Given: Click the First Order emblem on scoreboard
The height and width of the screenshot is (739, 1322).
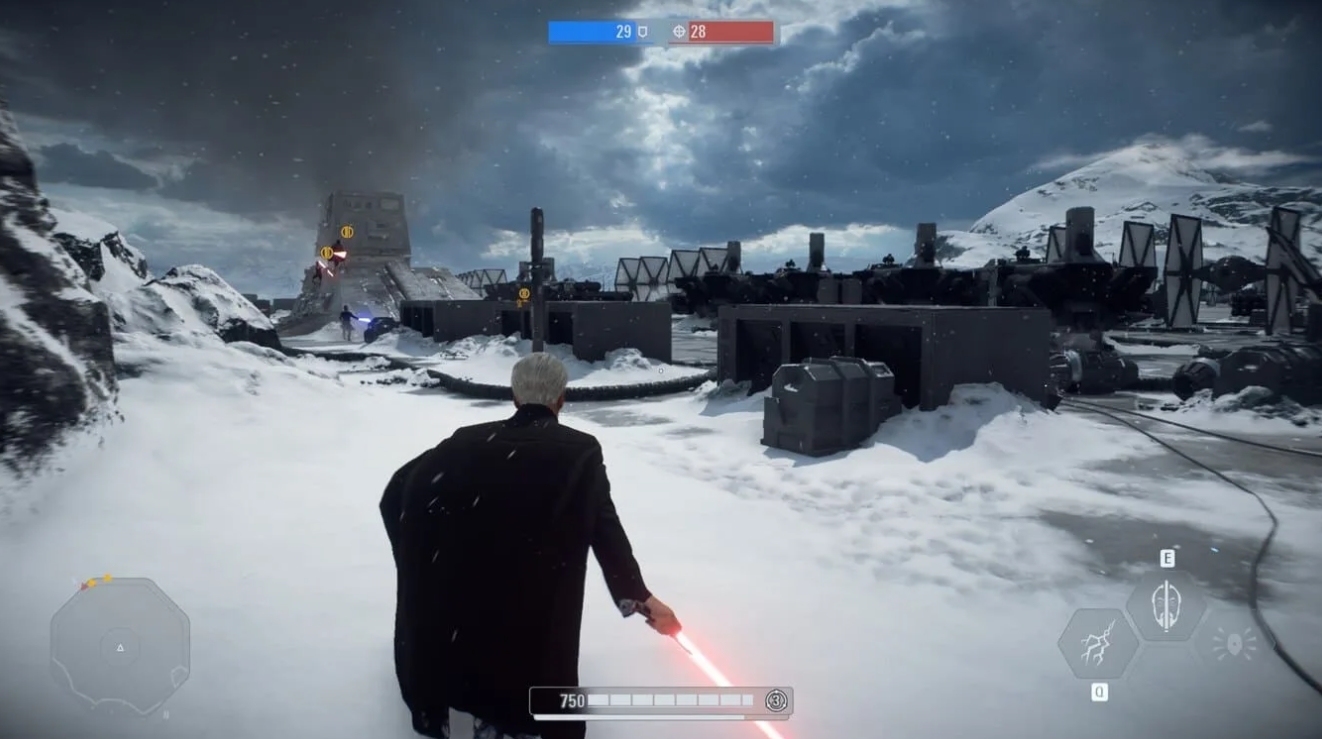Looking at the screenshot, I should 679,31.
